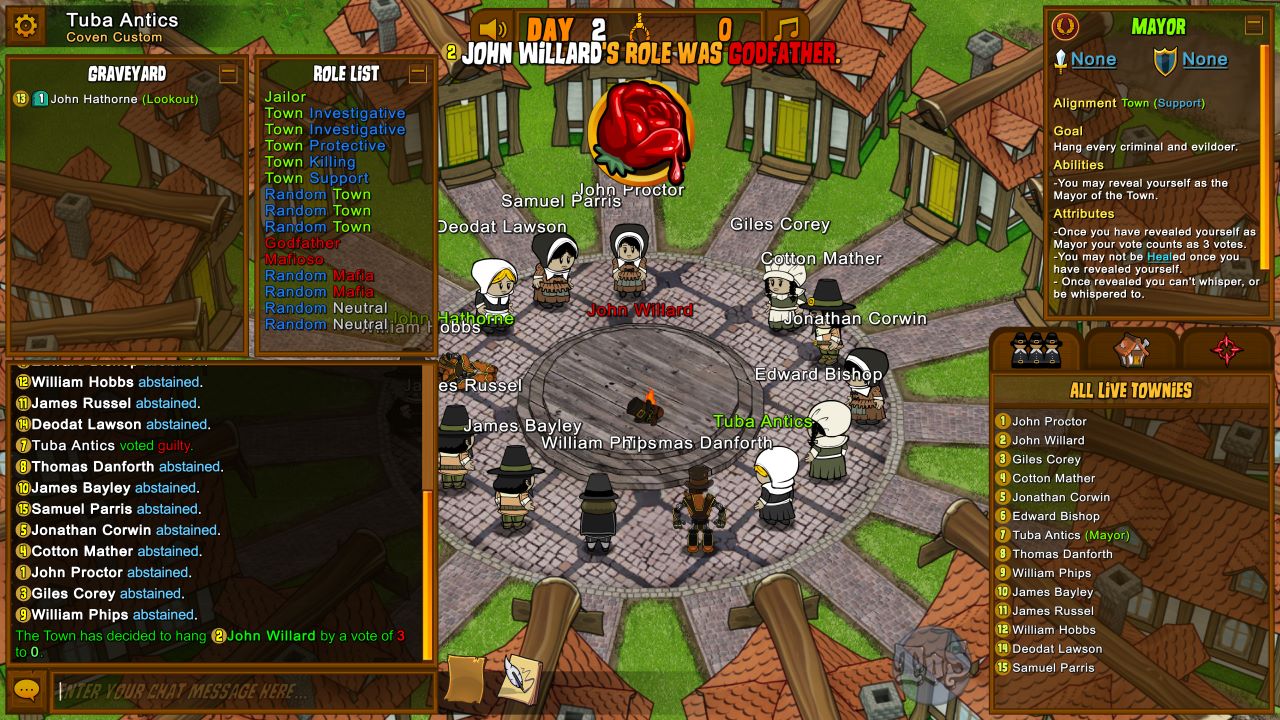The height and width of the screenshot is (720, 1280).
Task: Select William Phips in the townies list
Action: click(x=1051, y=573)
